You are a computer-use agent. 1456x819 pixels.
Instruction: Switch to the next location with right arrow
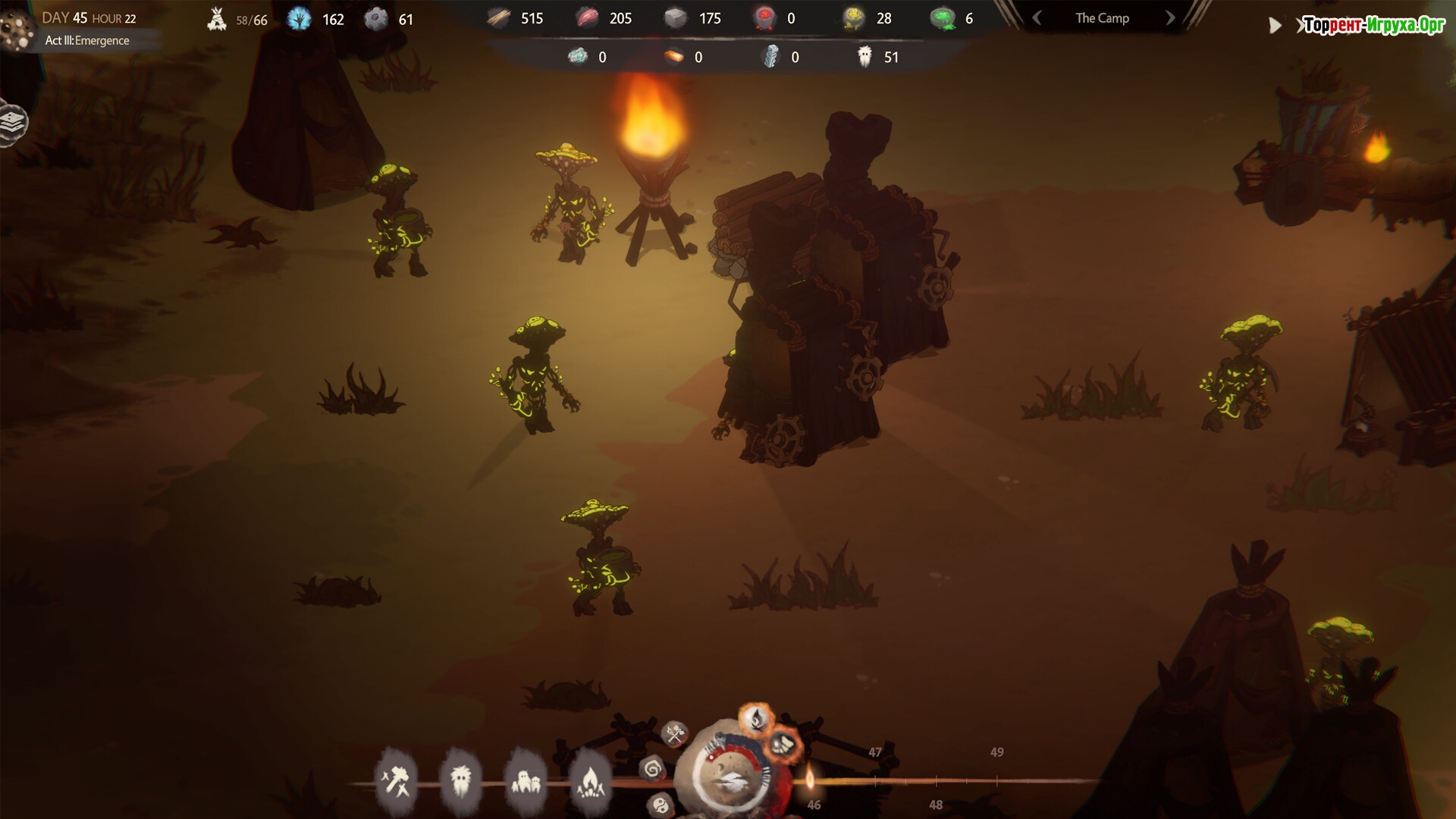(1170, 18)
